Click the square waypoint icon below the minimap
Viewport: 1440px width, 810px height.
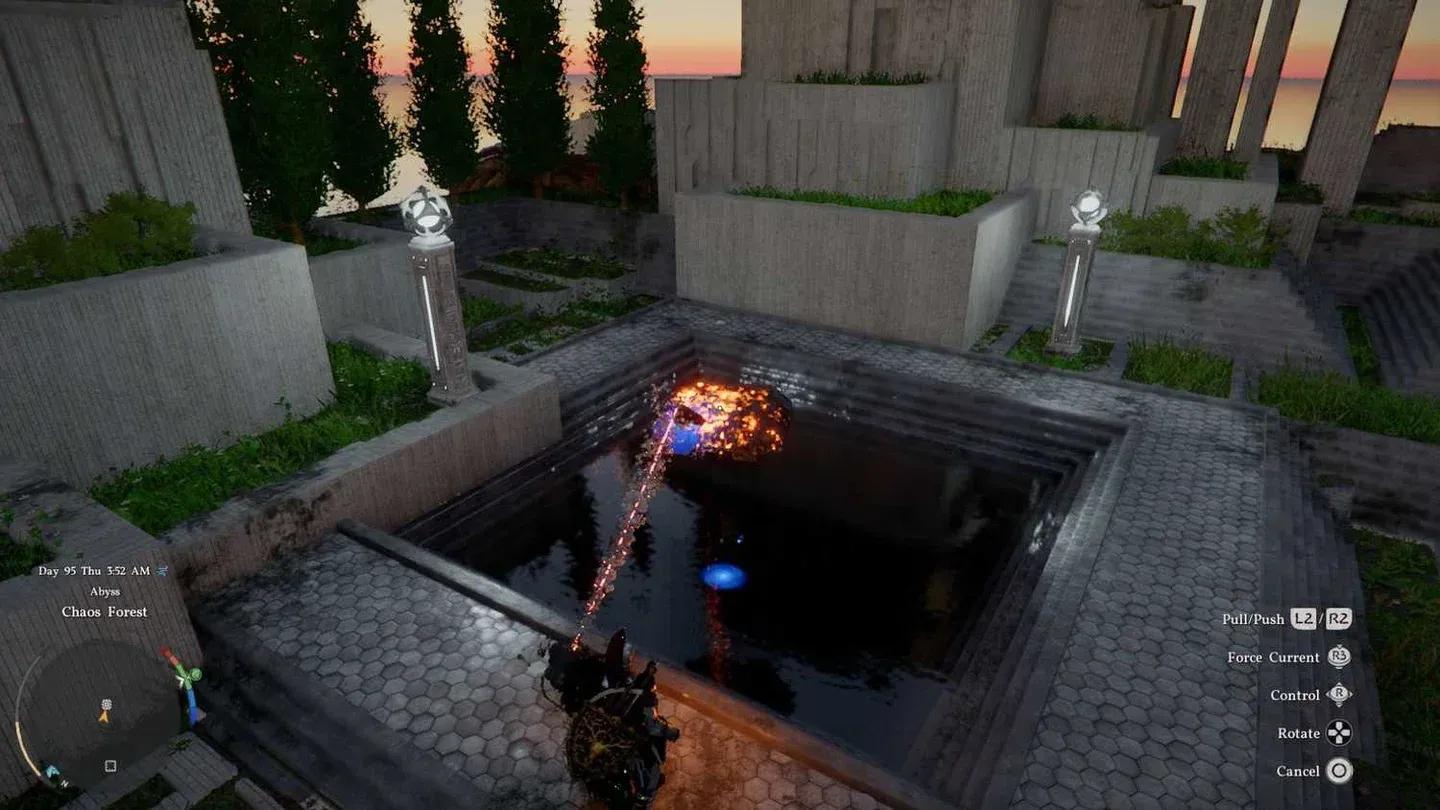point(109,766)
